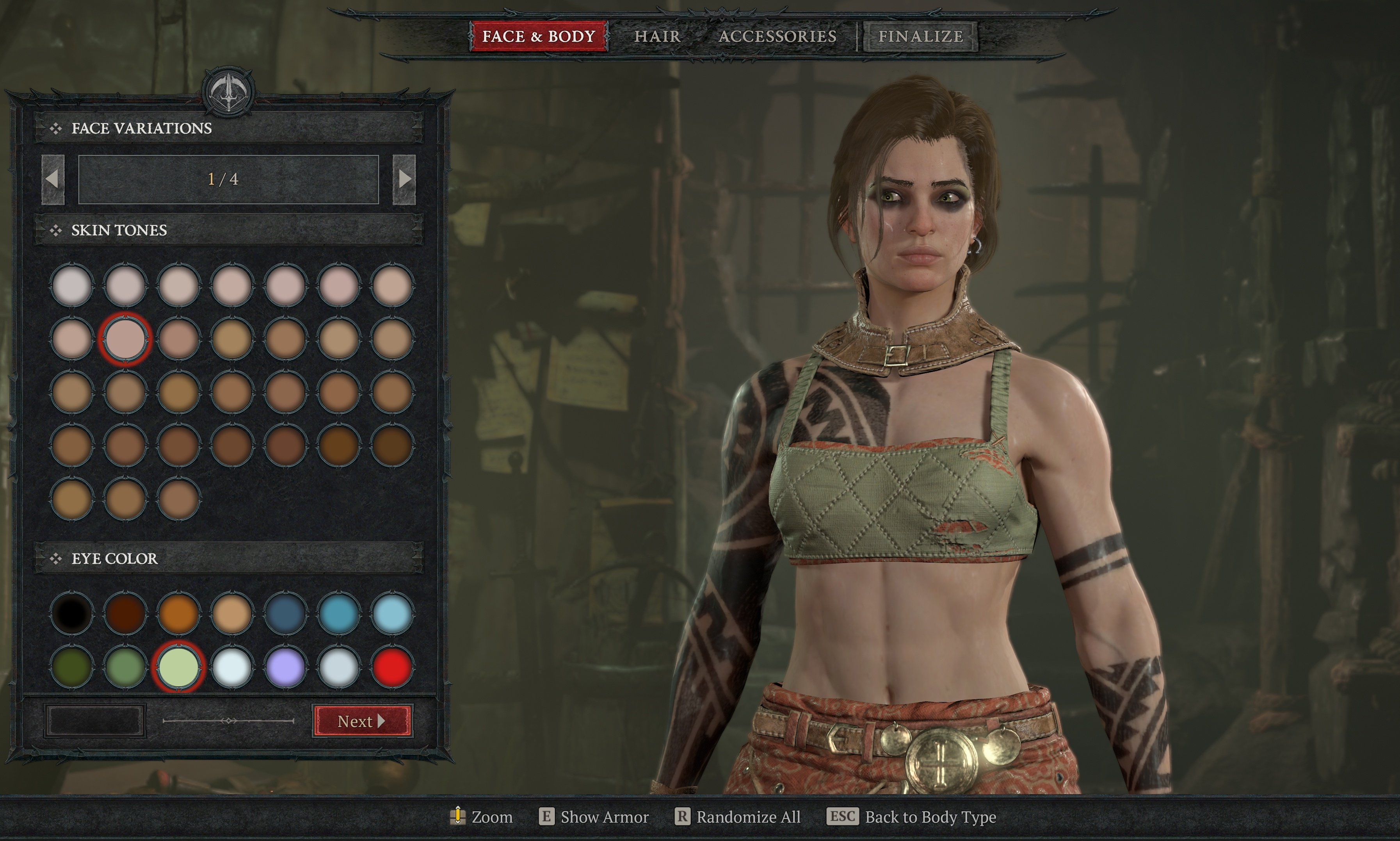The height and width of the screenshot is (841, 1400).
Task: Go to the Finalize step
Action: point(920,36)
